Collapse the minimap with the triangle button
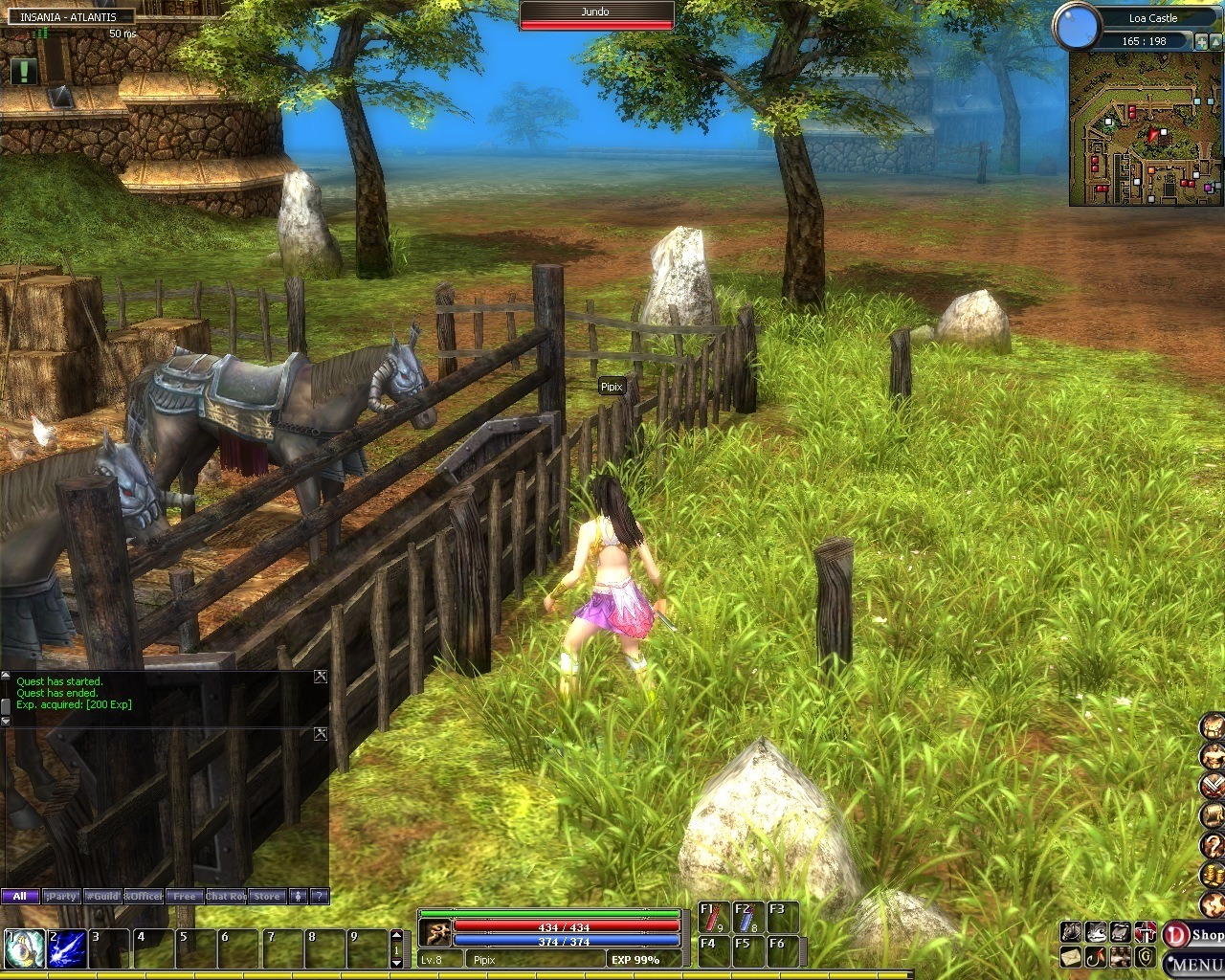 (x=1214, y=41)
